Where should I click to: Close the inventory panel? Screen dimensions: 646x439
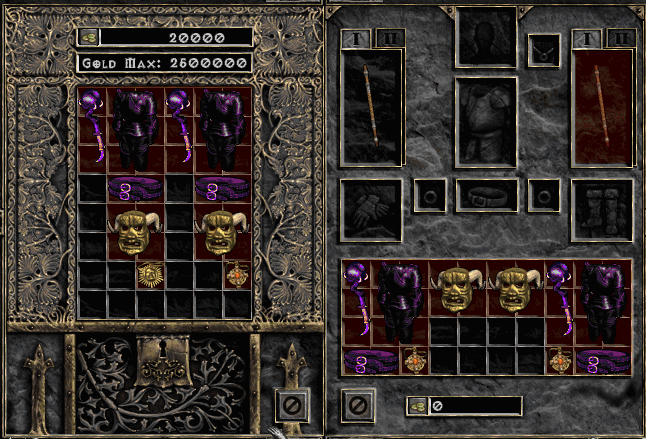pos(357,405)
